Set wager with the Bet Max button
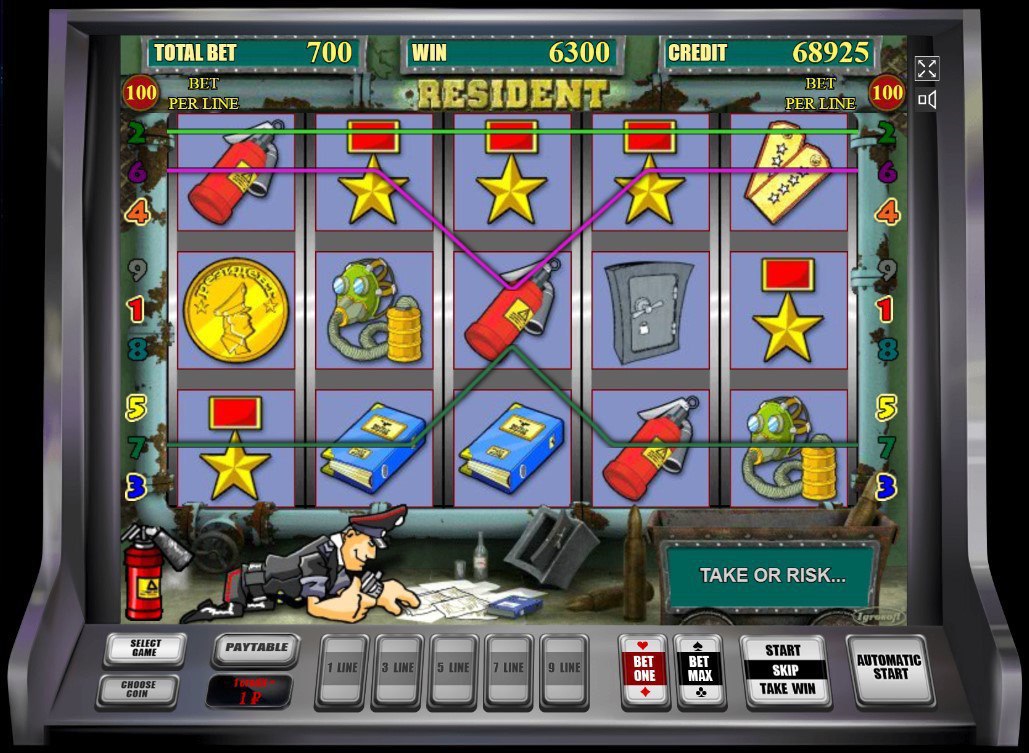The image size is (1029, 753). point(699,670)
